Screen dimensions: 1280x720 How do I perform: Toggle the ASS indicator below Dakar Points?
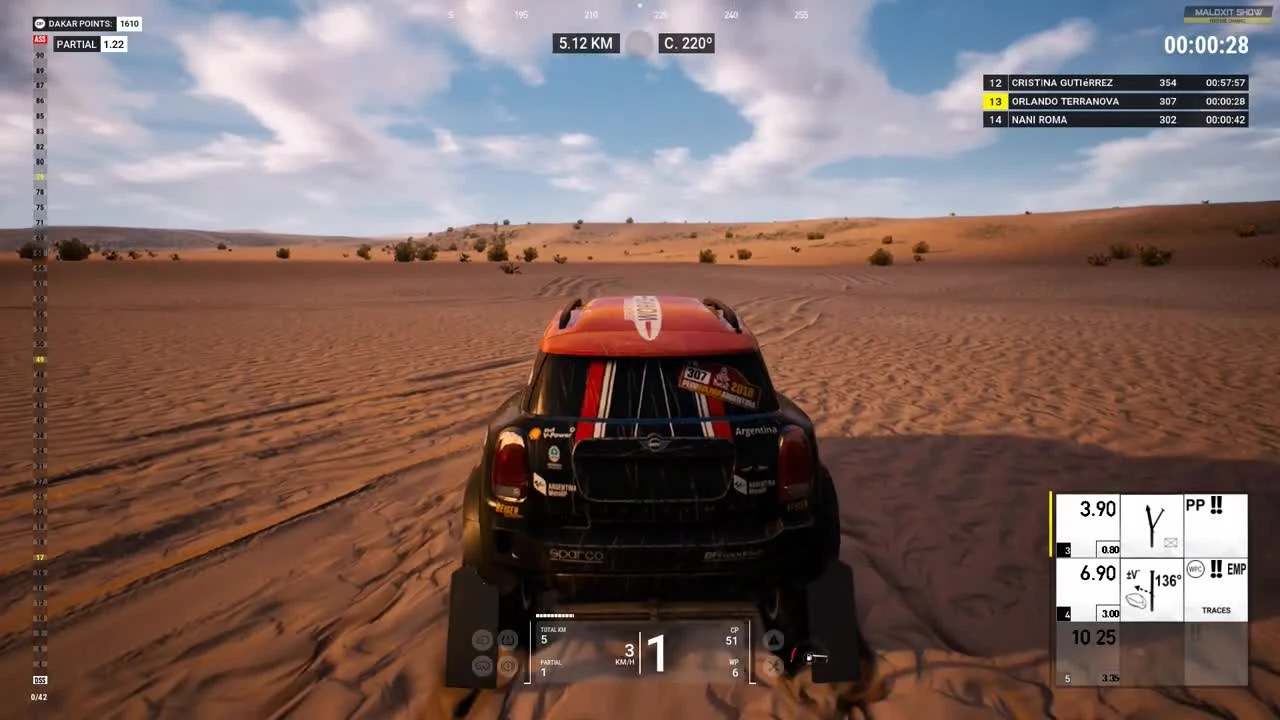pyautogui.click(x=39, y=39)
